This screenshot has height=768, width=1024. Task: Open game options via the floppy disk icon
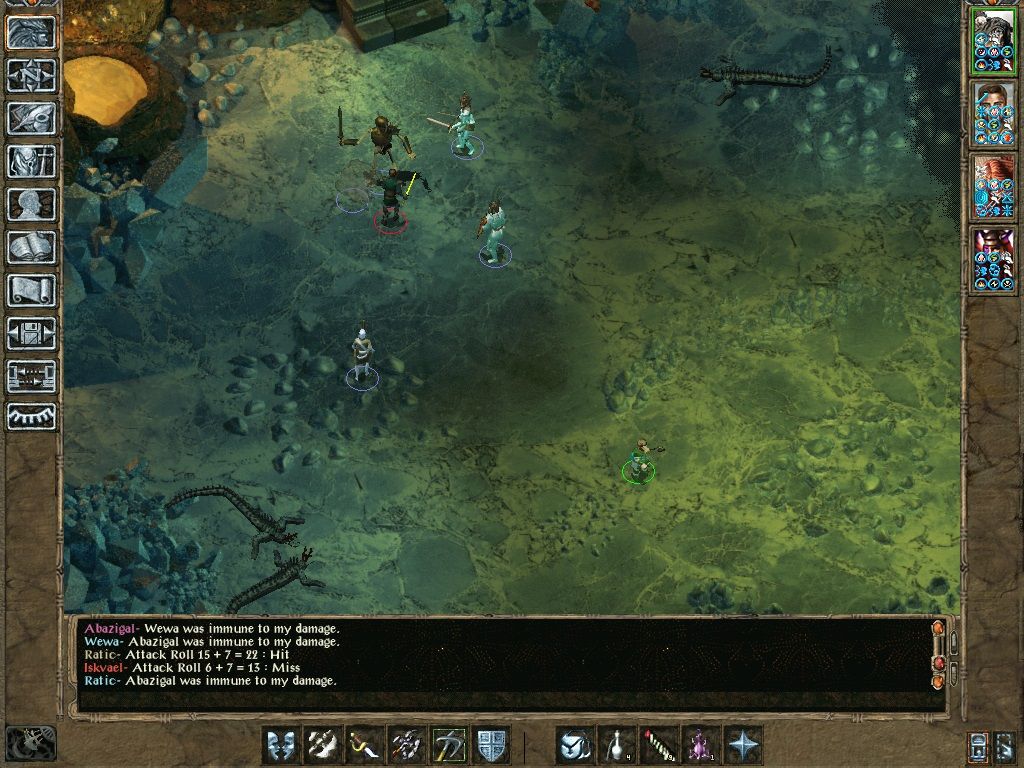point(31,333)
